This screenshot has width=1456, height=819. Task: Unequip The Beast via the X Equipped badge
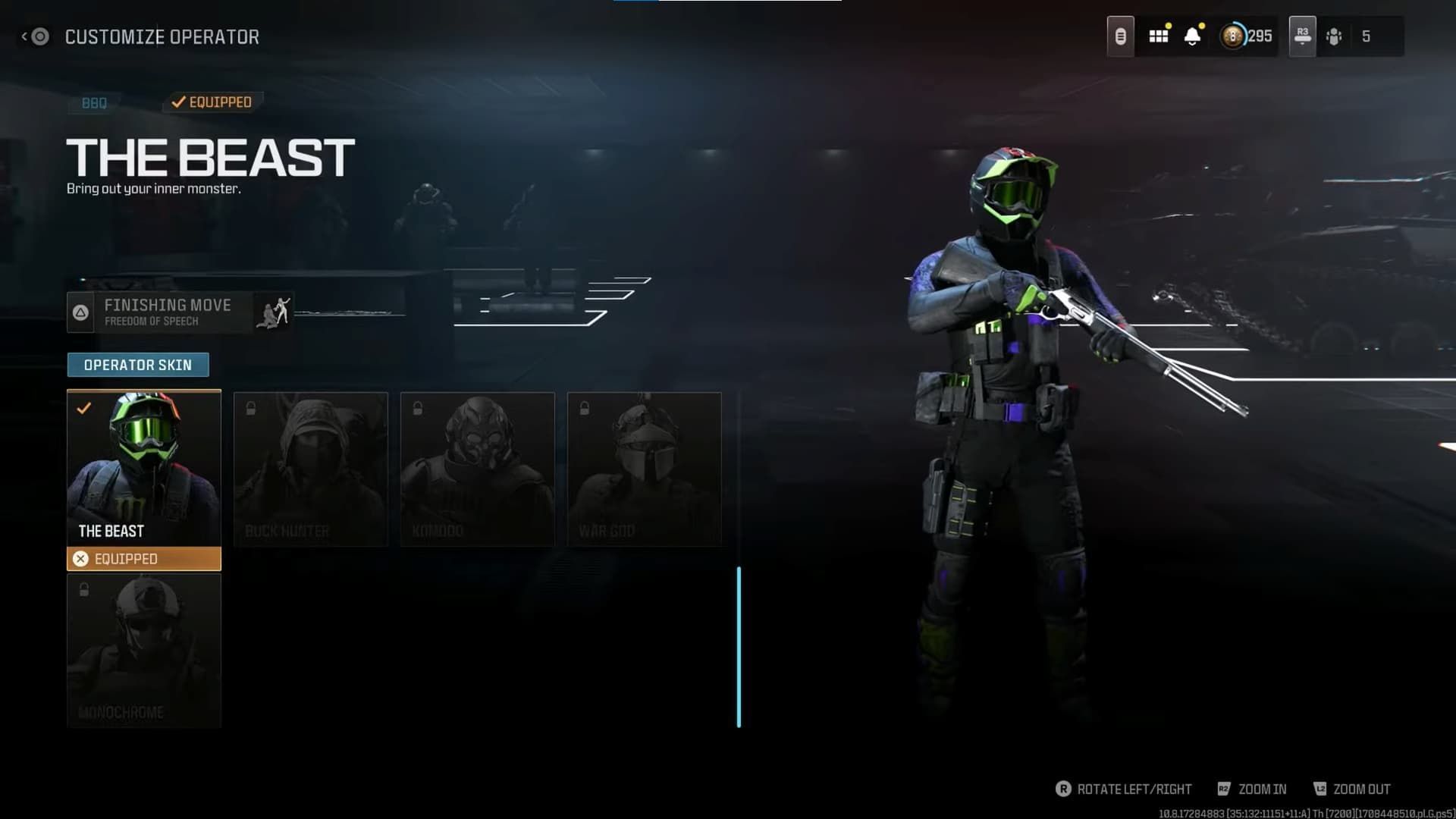144,559
